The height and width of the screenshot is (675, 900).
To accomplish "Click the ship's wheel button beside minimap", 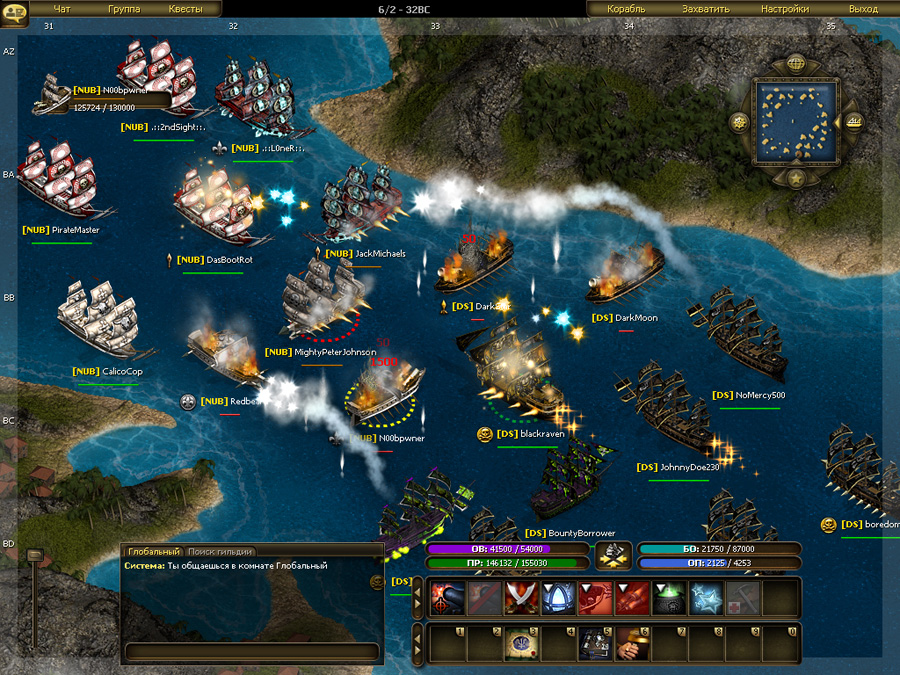I will click(740, 123).
